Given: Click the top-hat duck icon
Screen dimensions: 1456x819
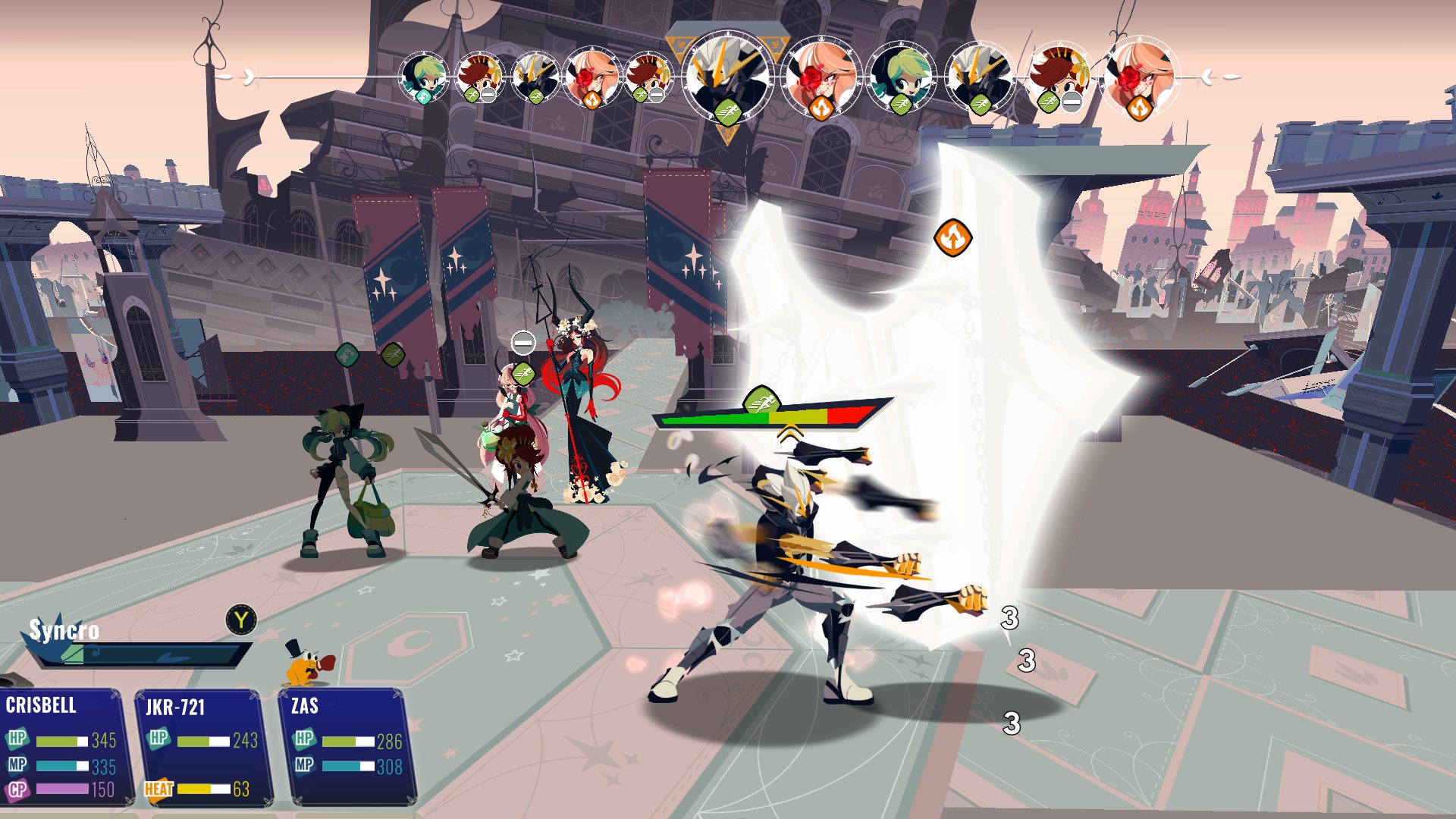Looking at the screenshot, I should tap(307, 664).
